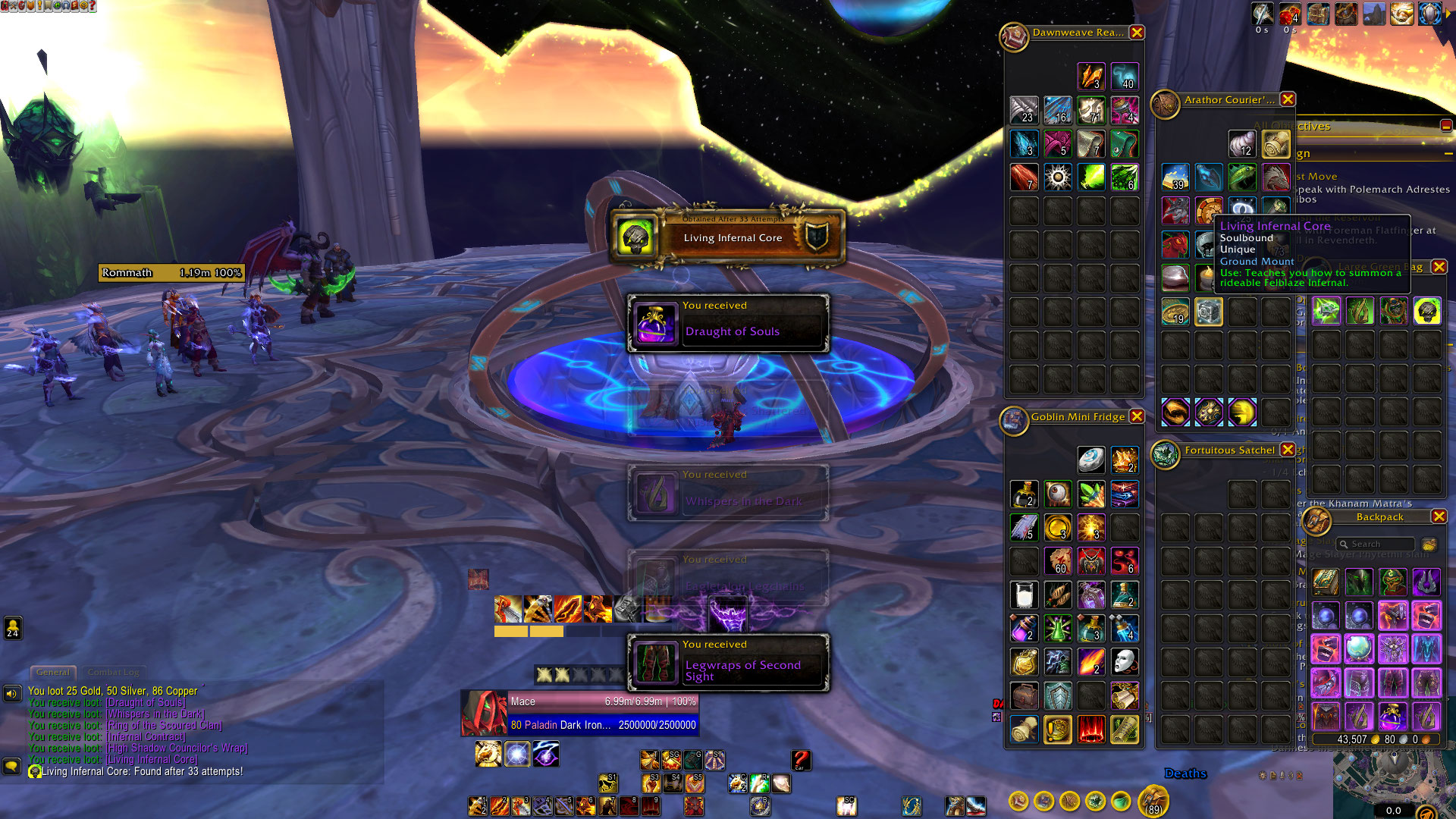Click the Draught of Souls loot toast
This screenshot has height=819, width=1456.
click(728, 324)
